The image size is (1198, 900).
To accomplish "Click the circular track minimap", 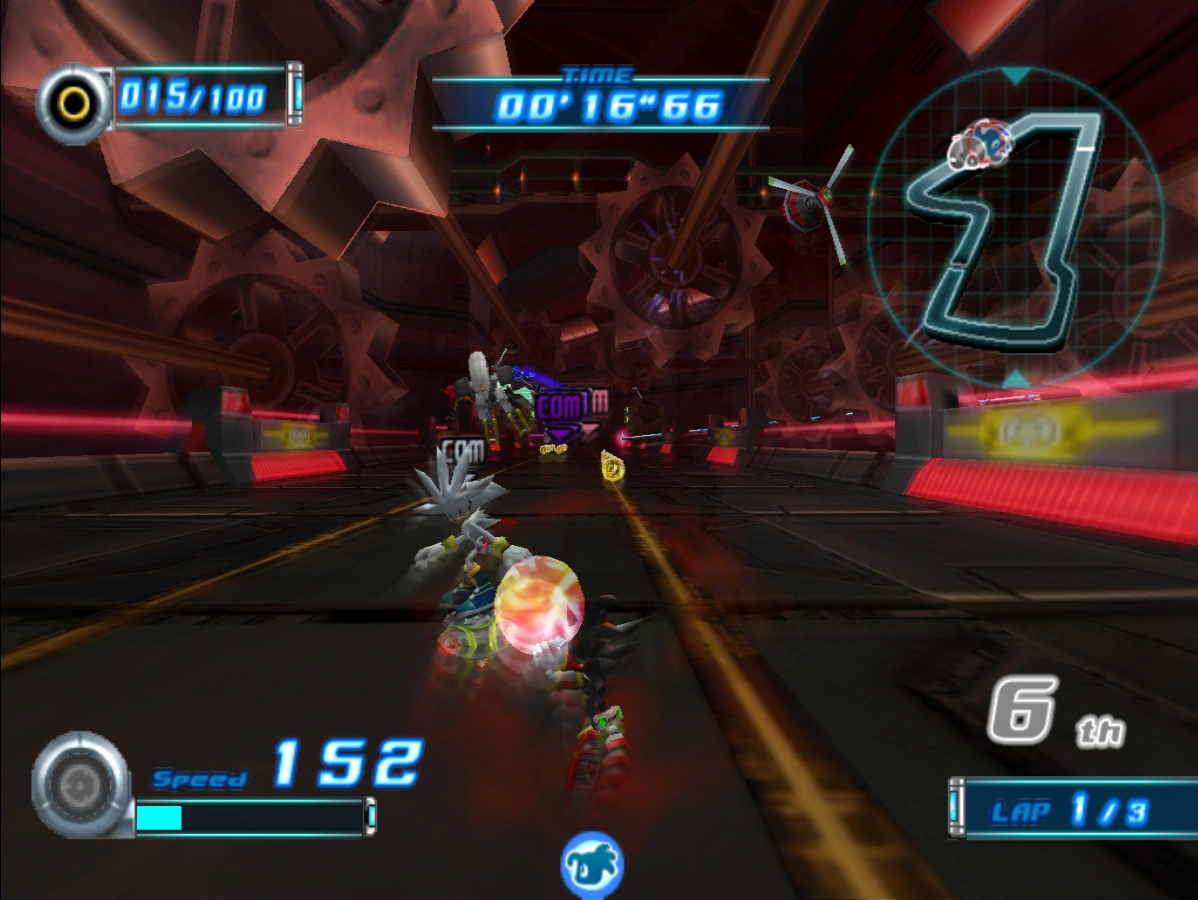I will (1015, 228).
